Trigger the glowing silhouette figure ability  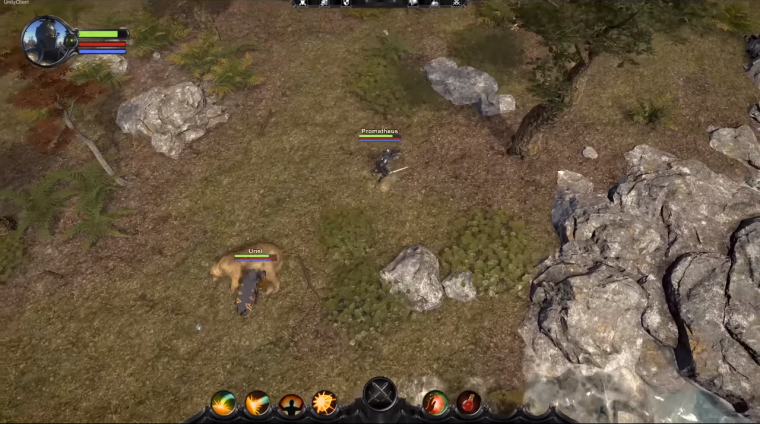pos(291,404)
